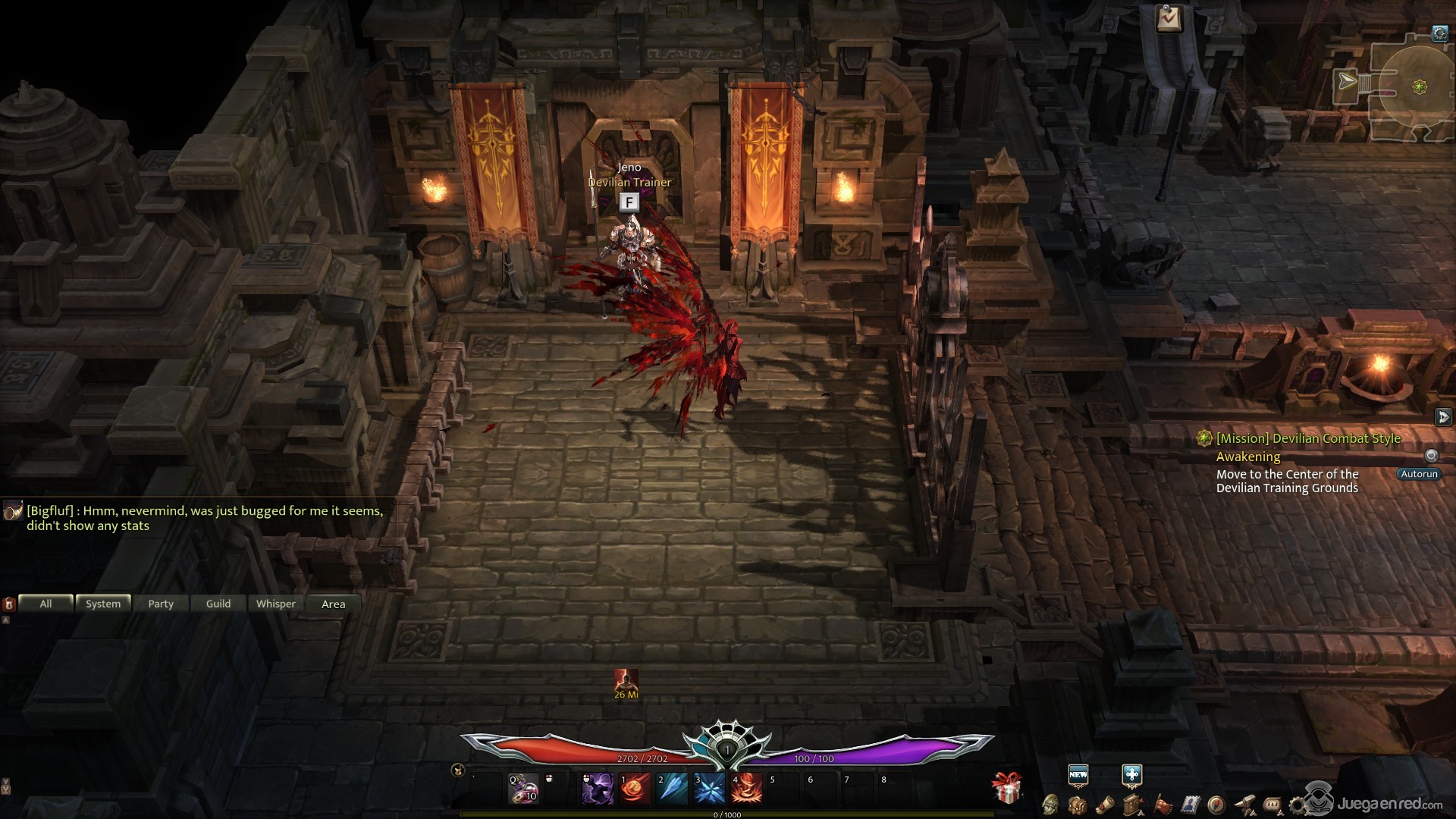Activate the purple shadow skill icon

coord(598,789)
